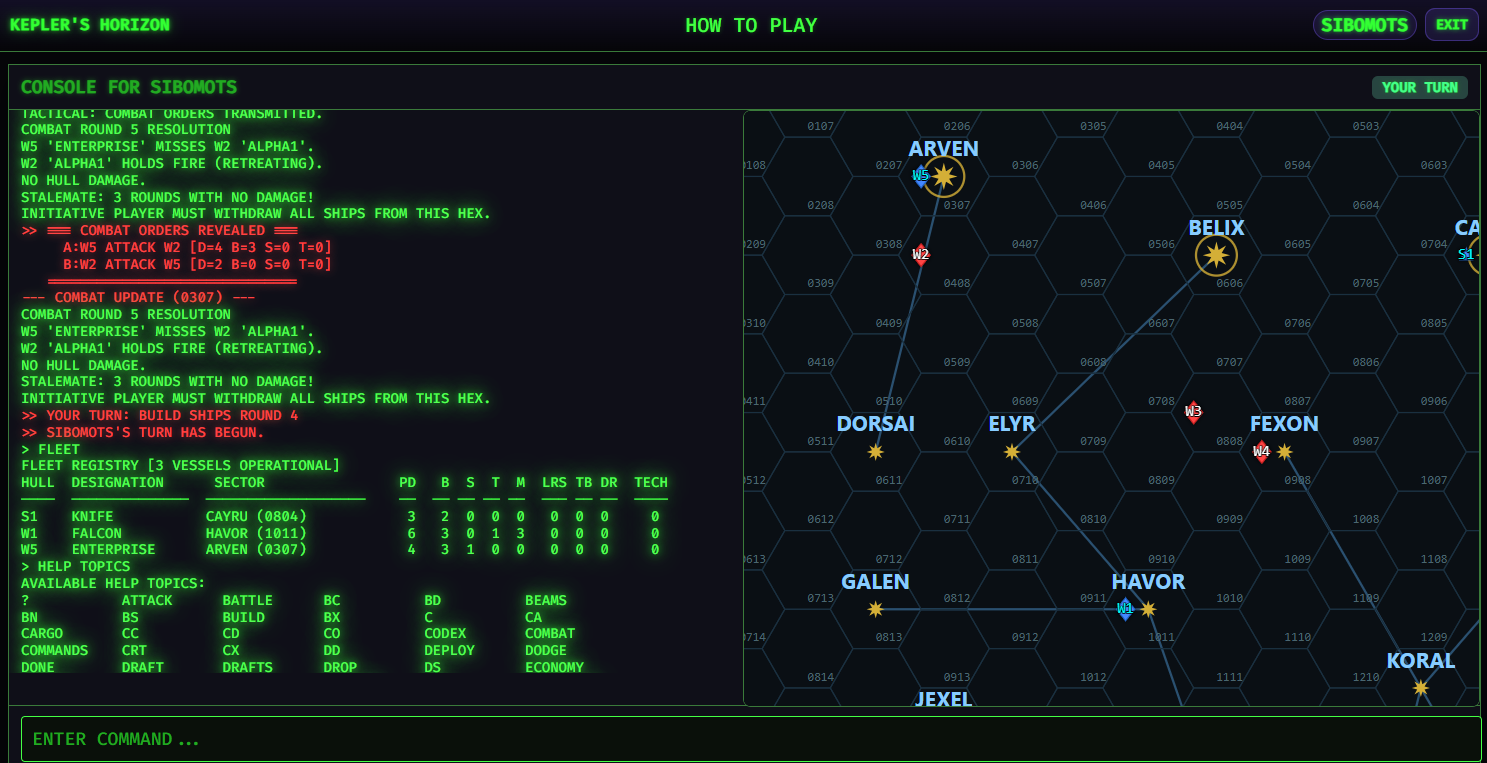Click the KEPLER'S HORIZON logo
1487x763 pixels.
point(89,24)
